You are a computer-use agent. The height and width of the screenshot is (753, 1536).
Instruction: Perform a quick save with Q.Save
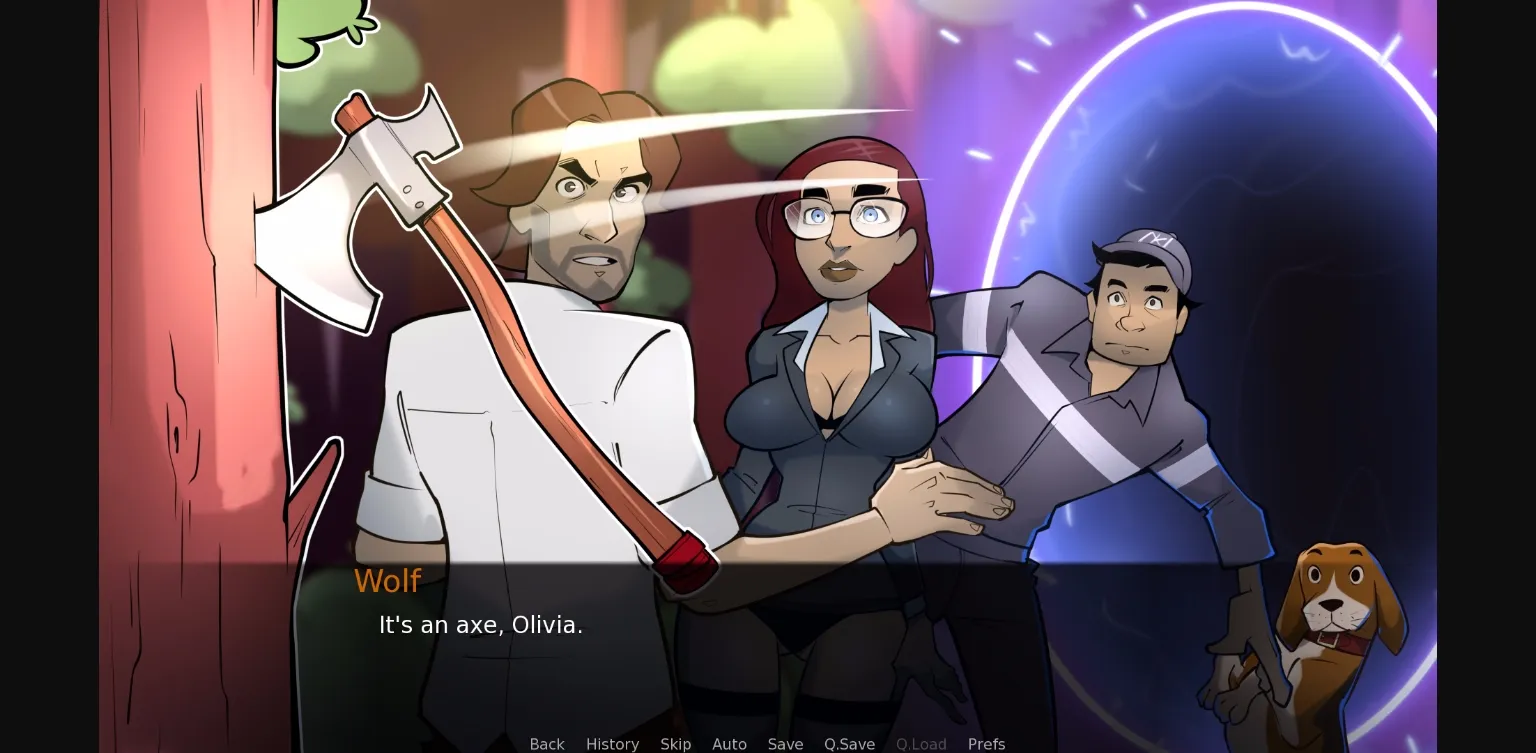849,744
